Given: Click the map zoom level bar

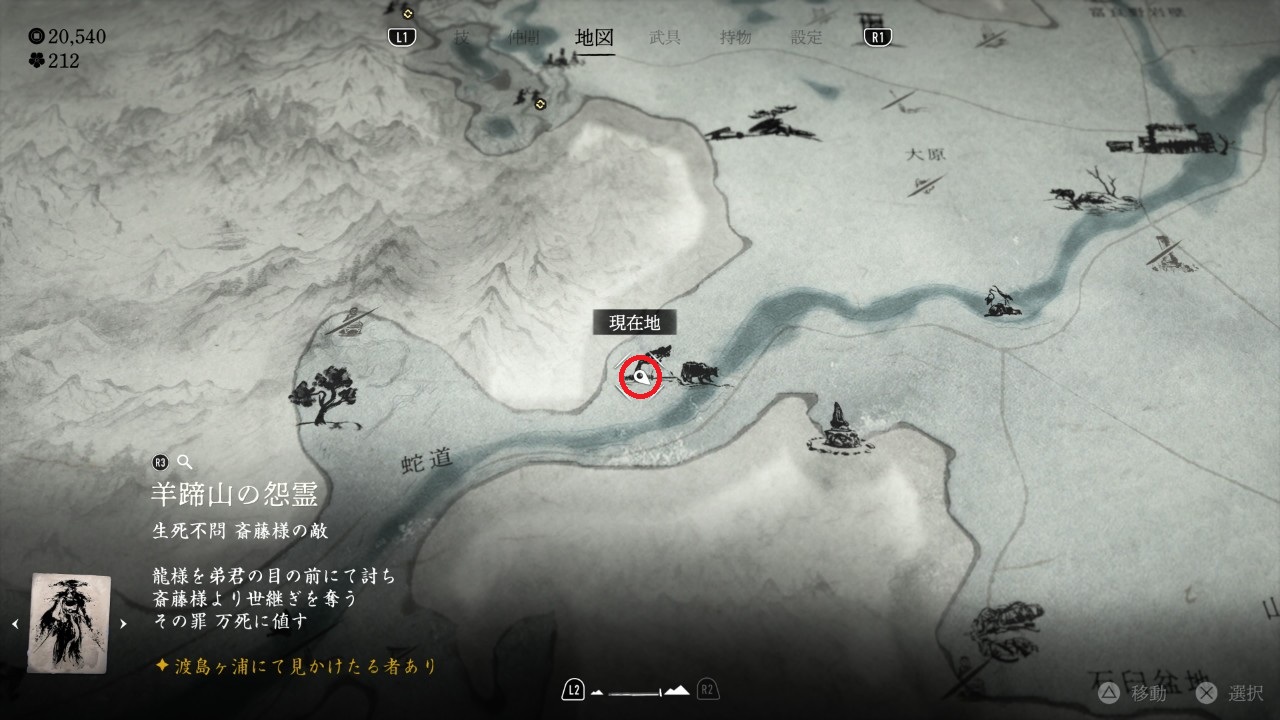Looking at the screenshot, I should click(x=640, y=690).
